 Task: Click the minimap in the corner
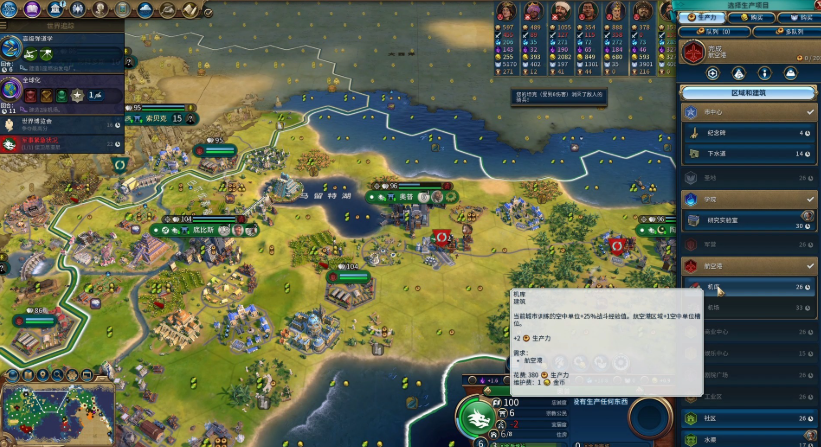click(x=55, y=411)
